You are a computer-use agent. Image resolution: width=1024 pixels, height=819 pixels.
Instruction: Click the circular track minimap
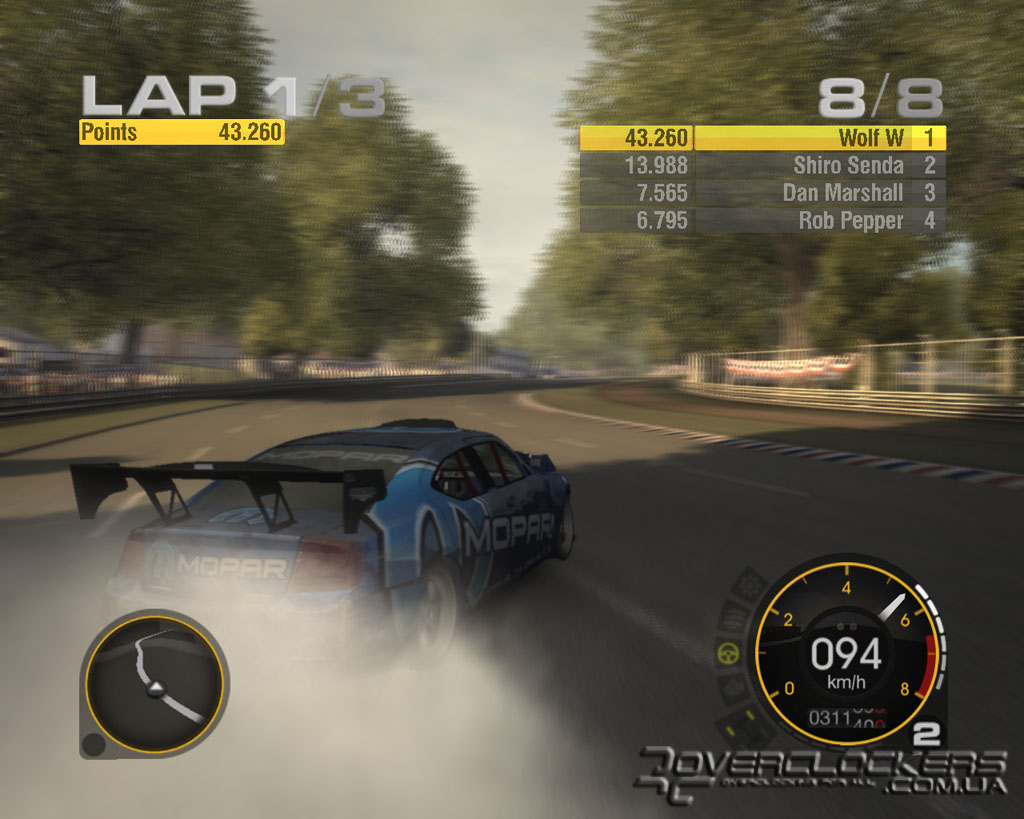pyautogui.click(x=153, y=683)
